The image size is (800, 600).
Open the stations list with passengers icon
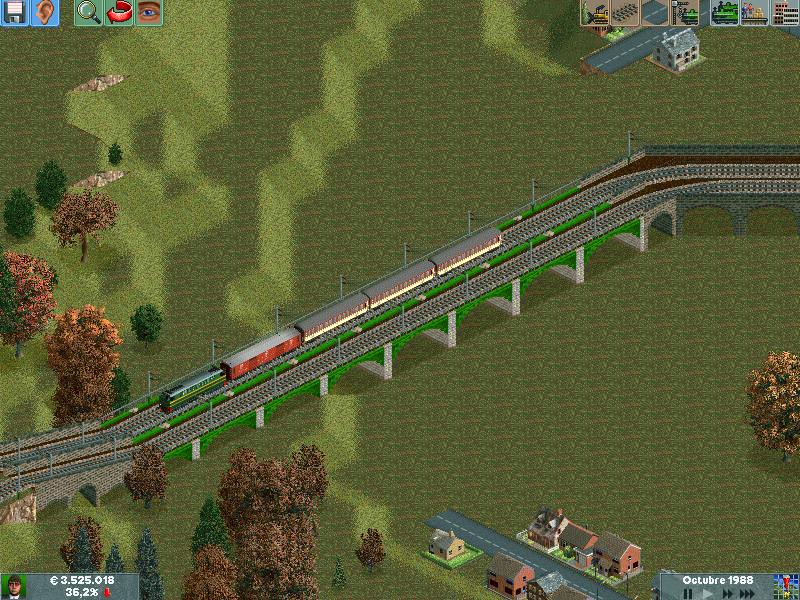[754, 13]
